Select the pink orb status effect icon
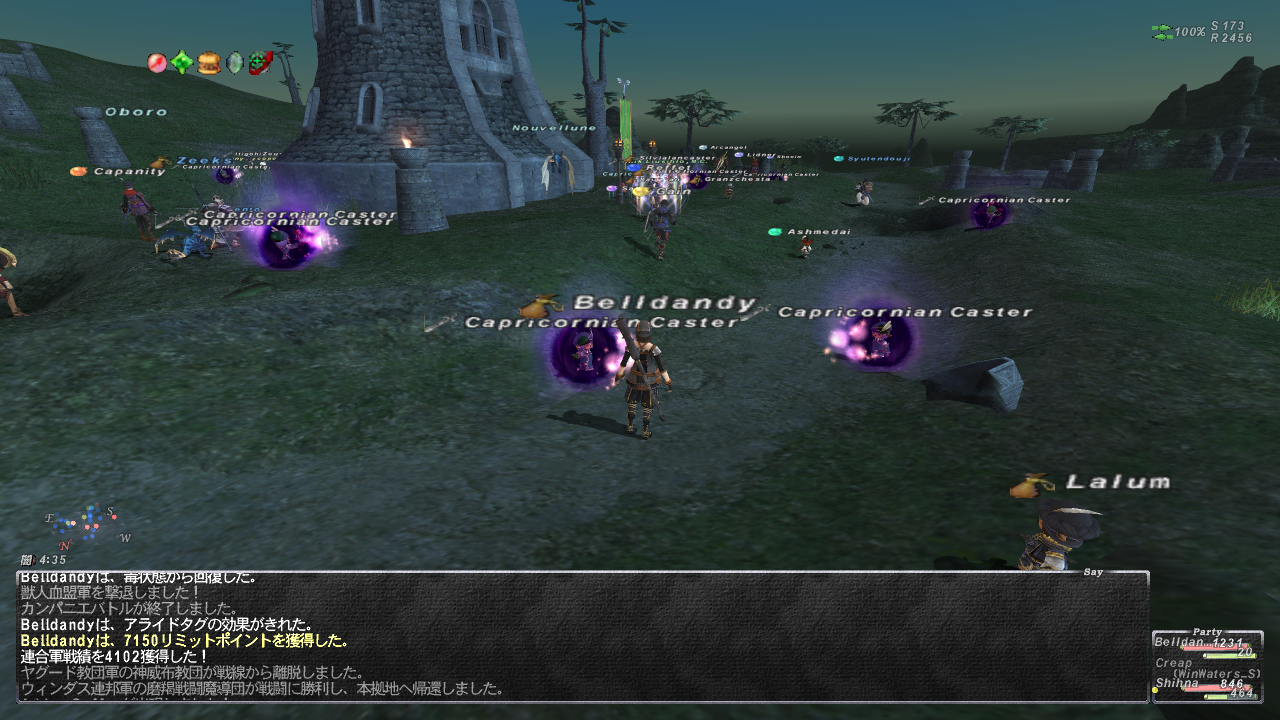This screenshot has width=1280, height=720. click(157, 63)
